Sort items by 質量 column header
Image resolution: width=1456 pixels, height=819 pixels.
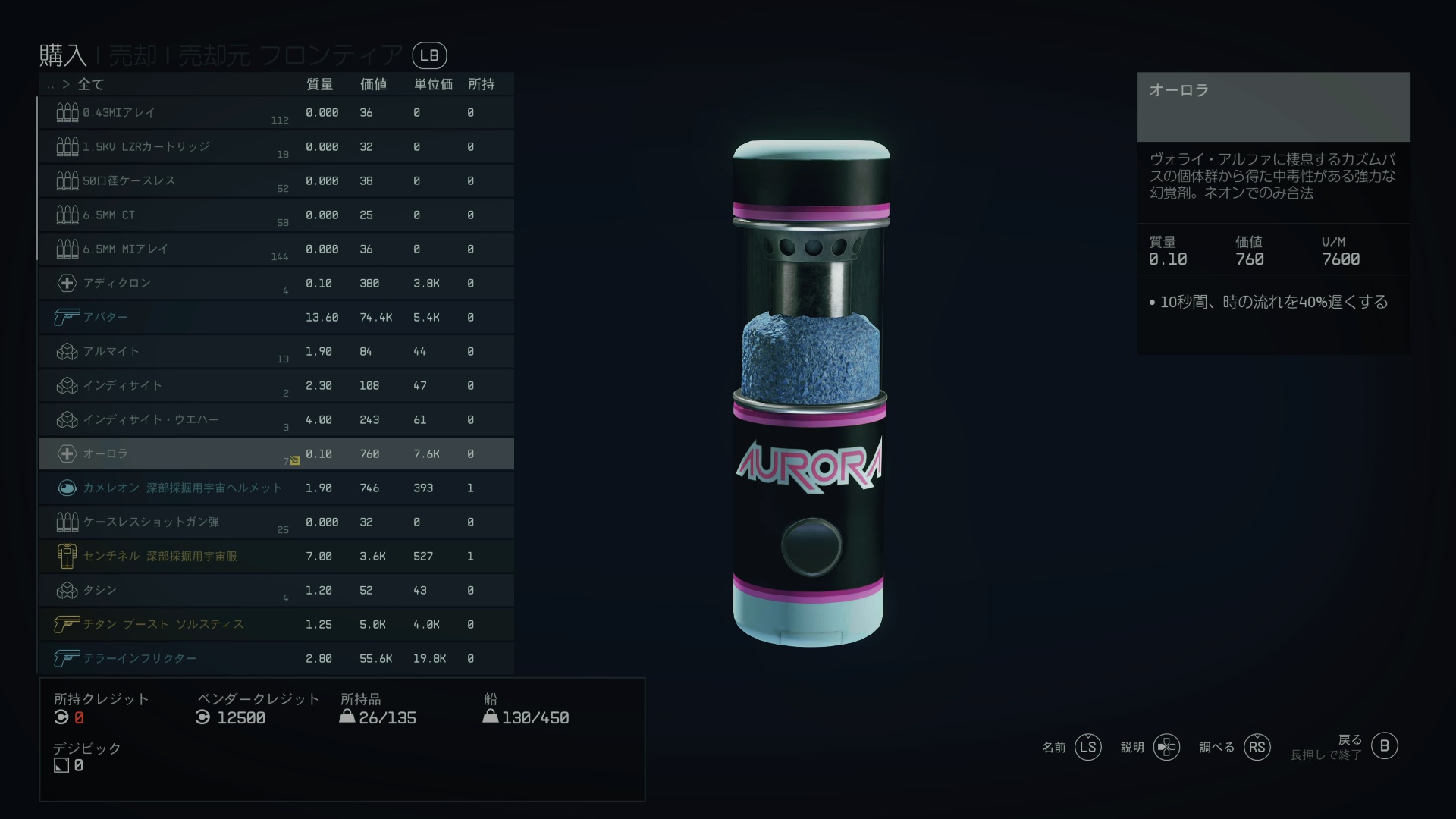tap(319, 84)
